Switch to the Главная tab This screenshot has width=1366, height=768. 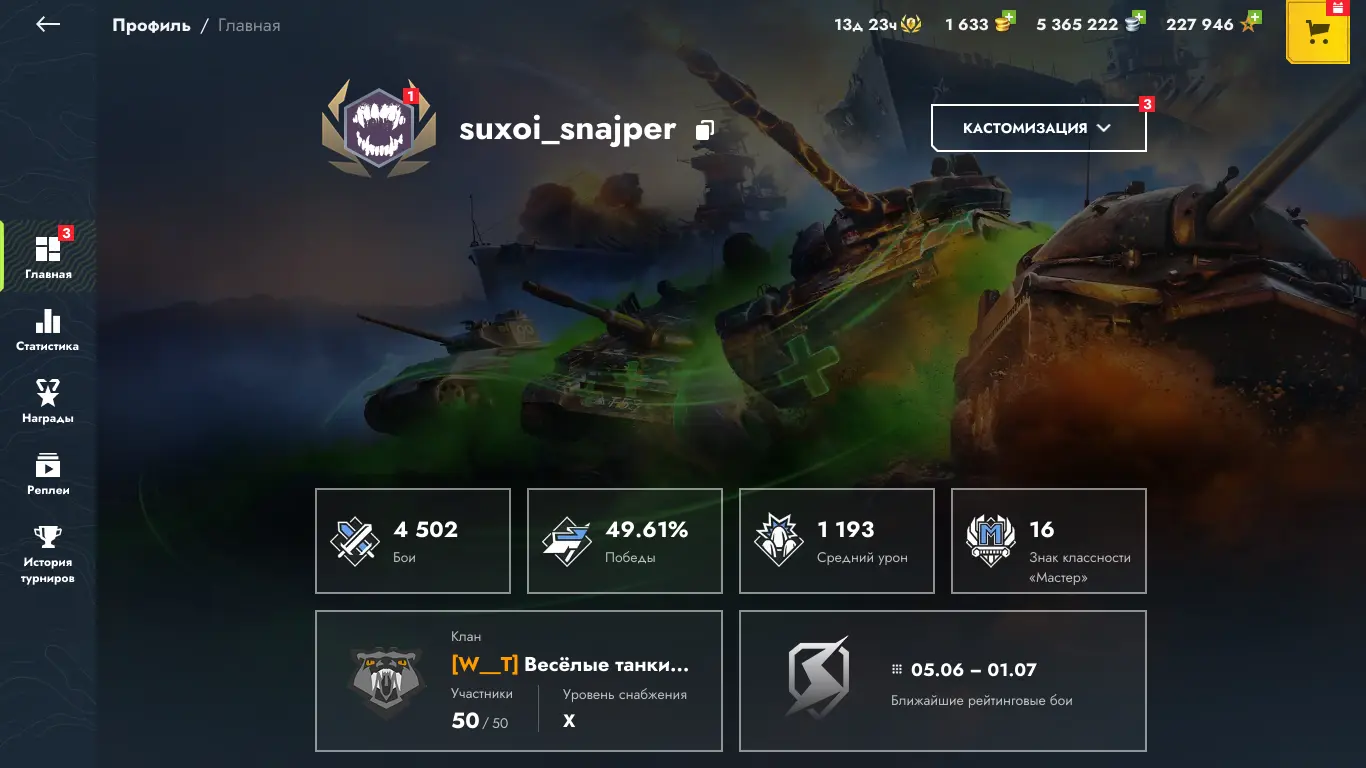(48, 256)
